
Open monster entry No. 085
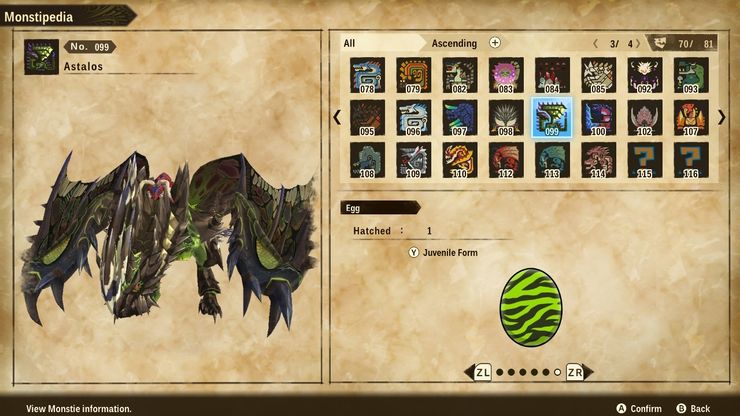pos(598,74)
